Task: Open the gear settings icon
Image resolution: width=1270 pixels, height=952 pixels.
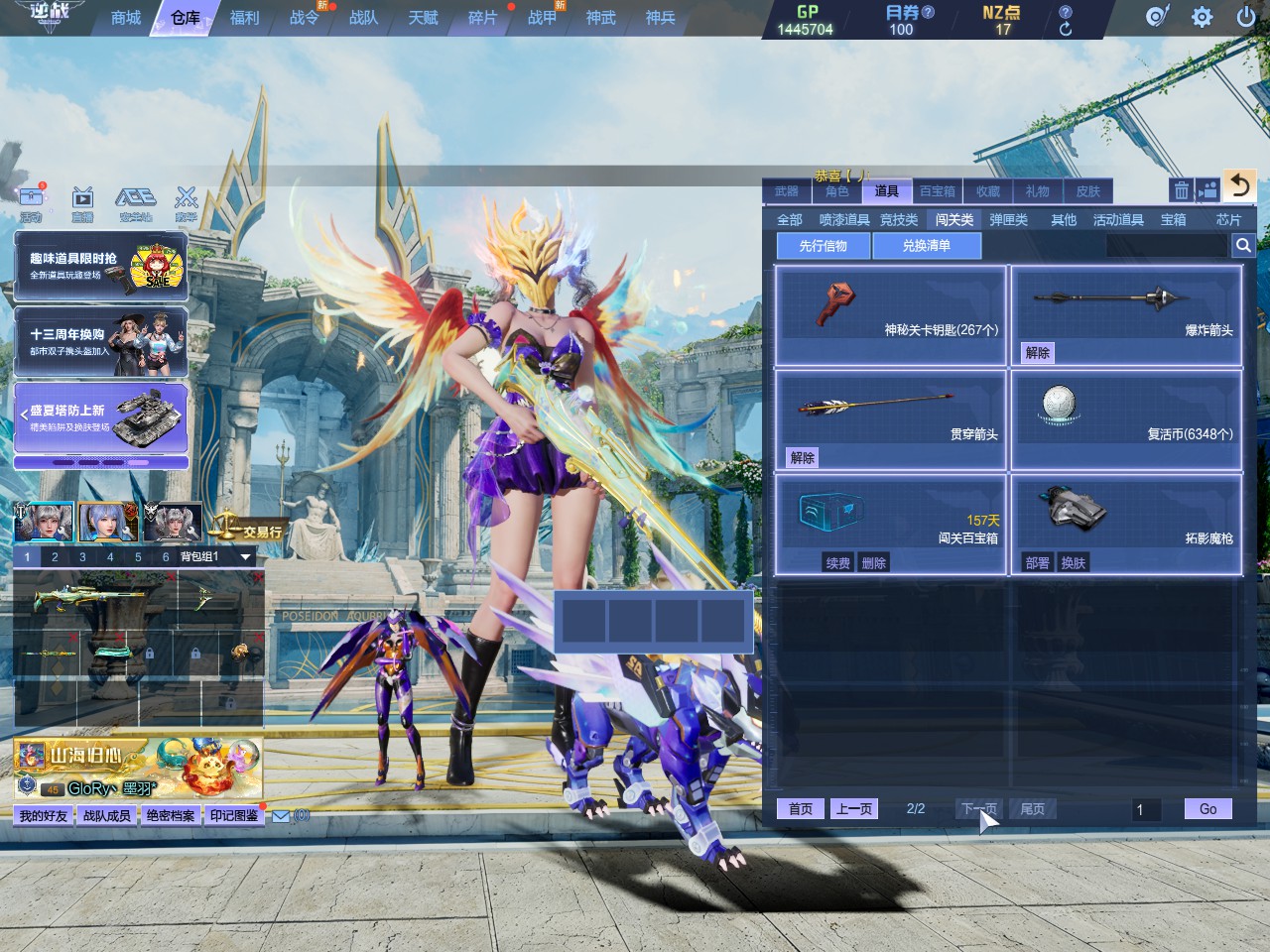Action: tap(1202, 17)
